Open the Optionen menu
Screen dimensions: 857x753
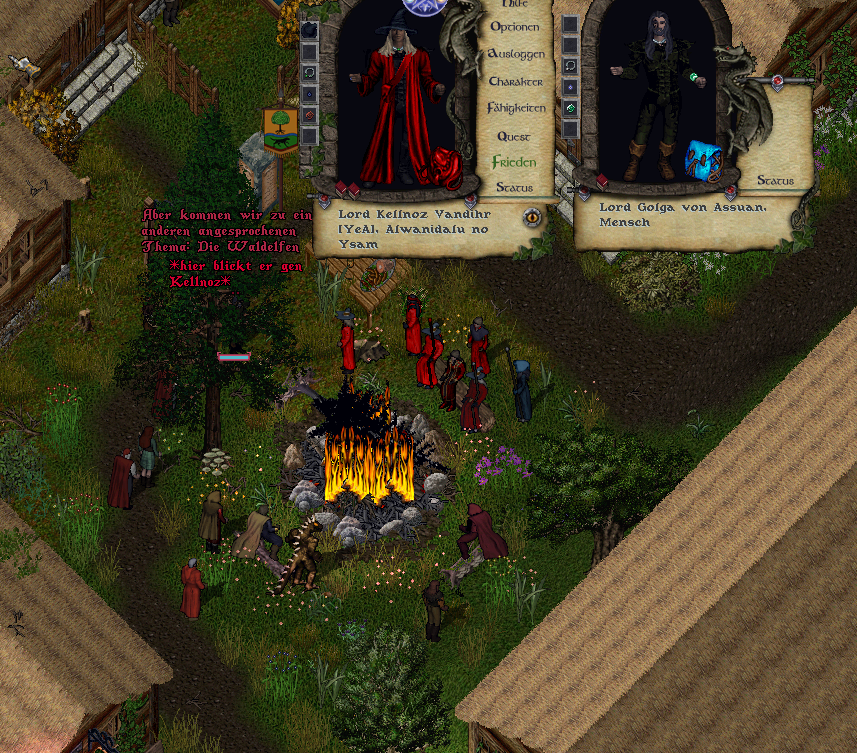pyautogui.click(x=516, y=27)
